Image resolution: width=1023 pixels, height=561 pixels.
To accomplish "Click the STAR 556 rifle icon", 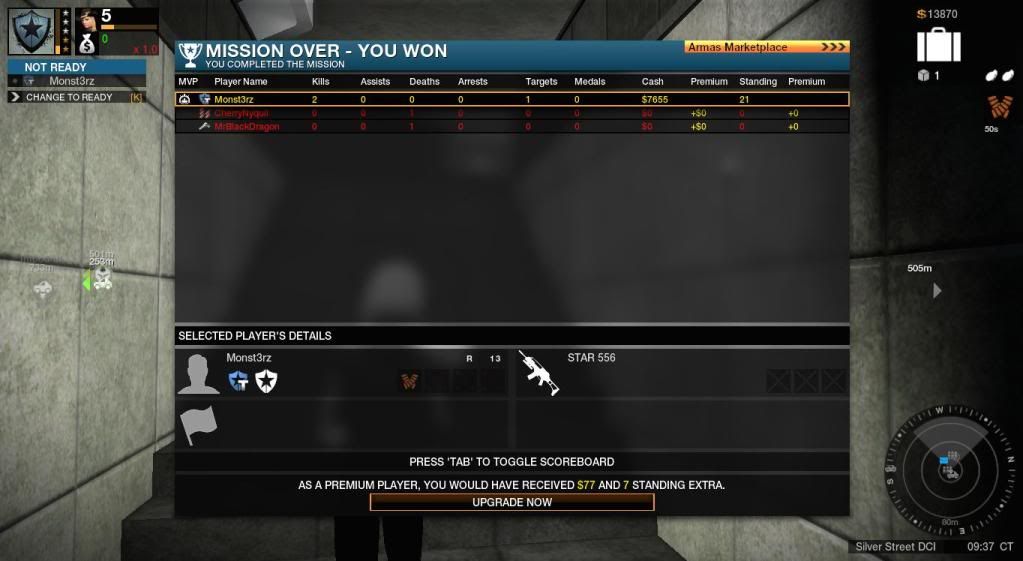I will tap(538, 372).
